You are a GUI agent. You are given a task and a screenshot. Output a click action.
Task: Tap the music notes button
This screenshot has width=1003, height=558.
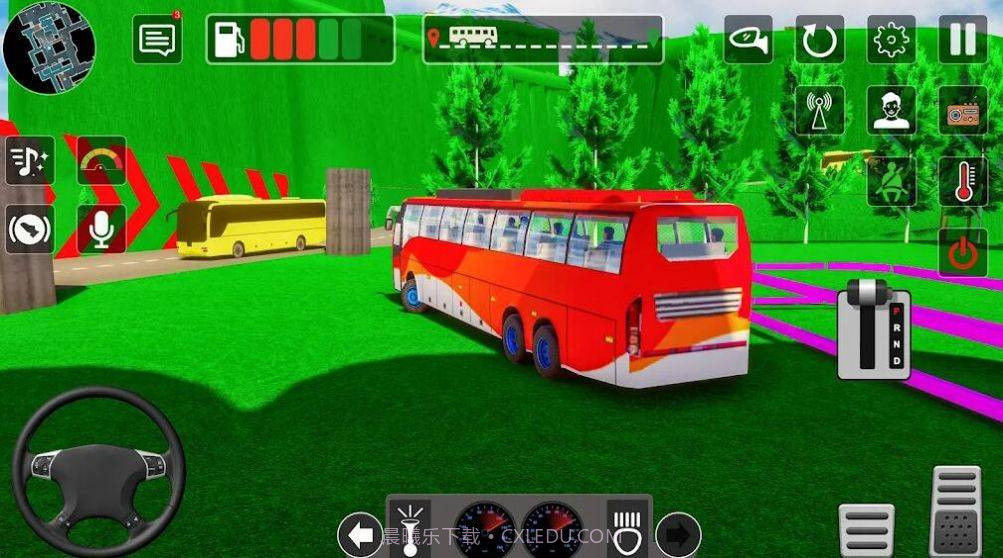(30, 160)
